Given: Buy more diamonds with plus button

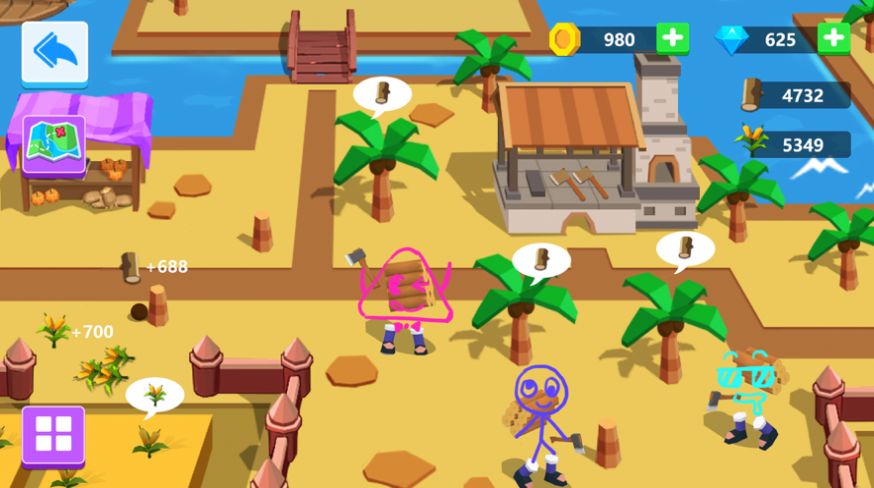Looking at the screenshot, I should point(834,39).
